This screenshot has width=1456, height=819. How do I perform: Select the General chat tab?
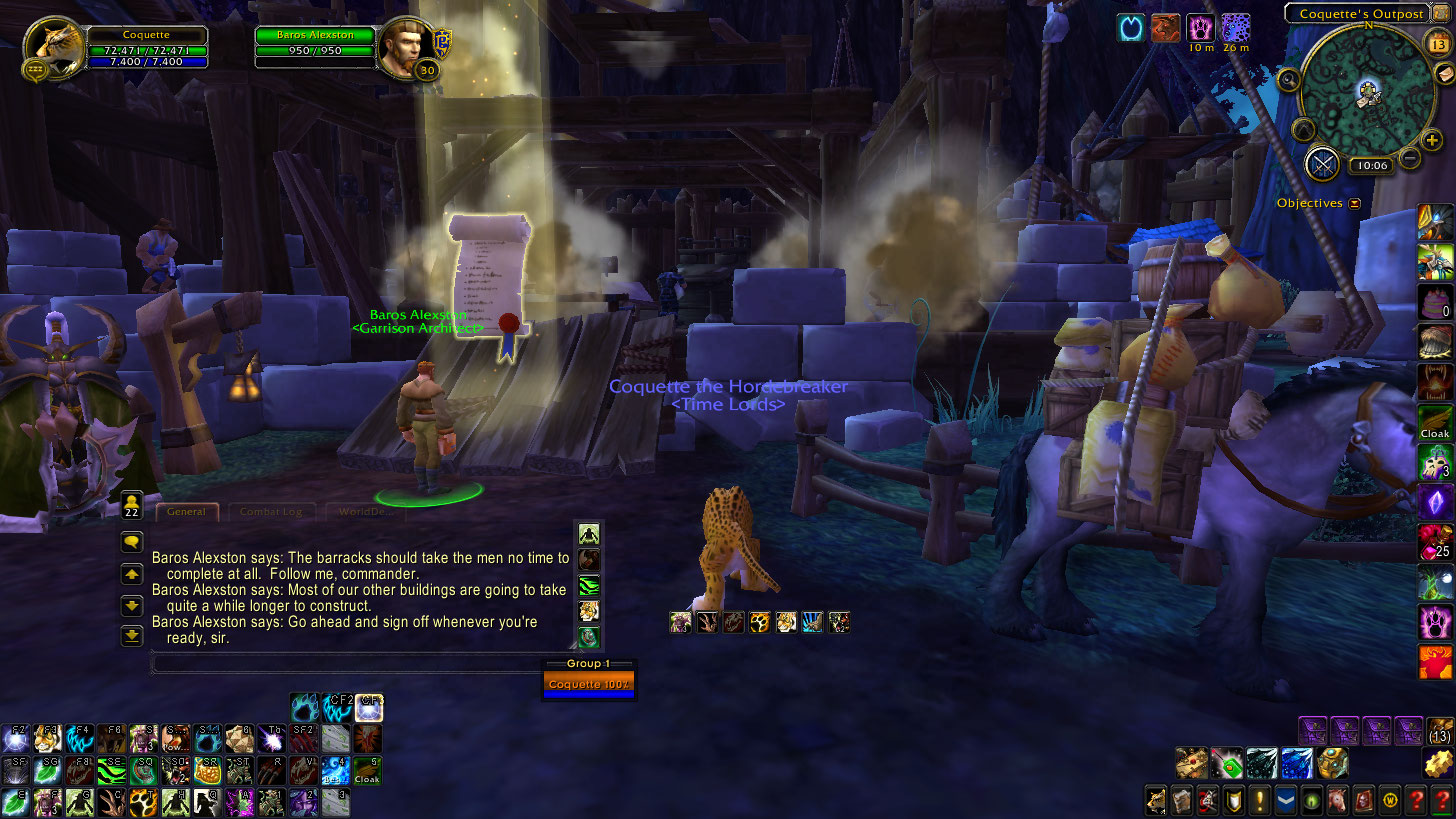coord(187,511)
